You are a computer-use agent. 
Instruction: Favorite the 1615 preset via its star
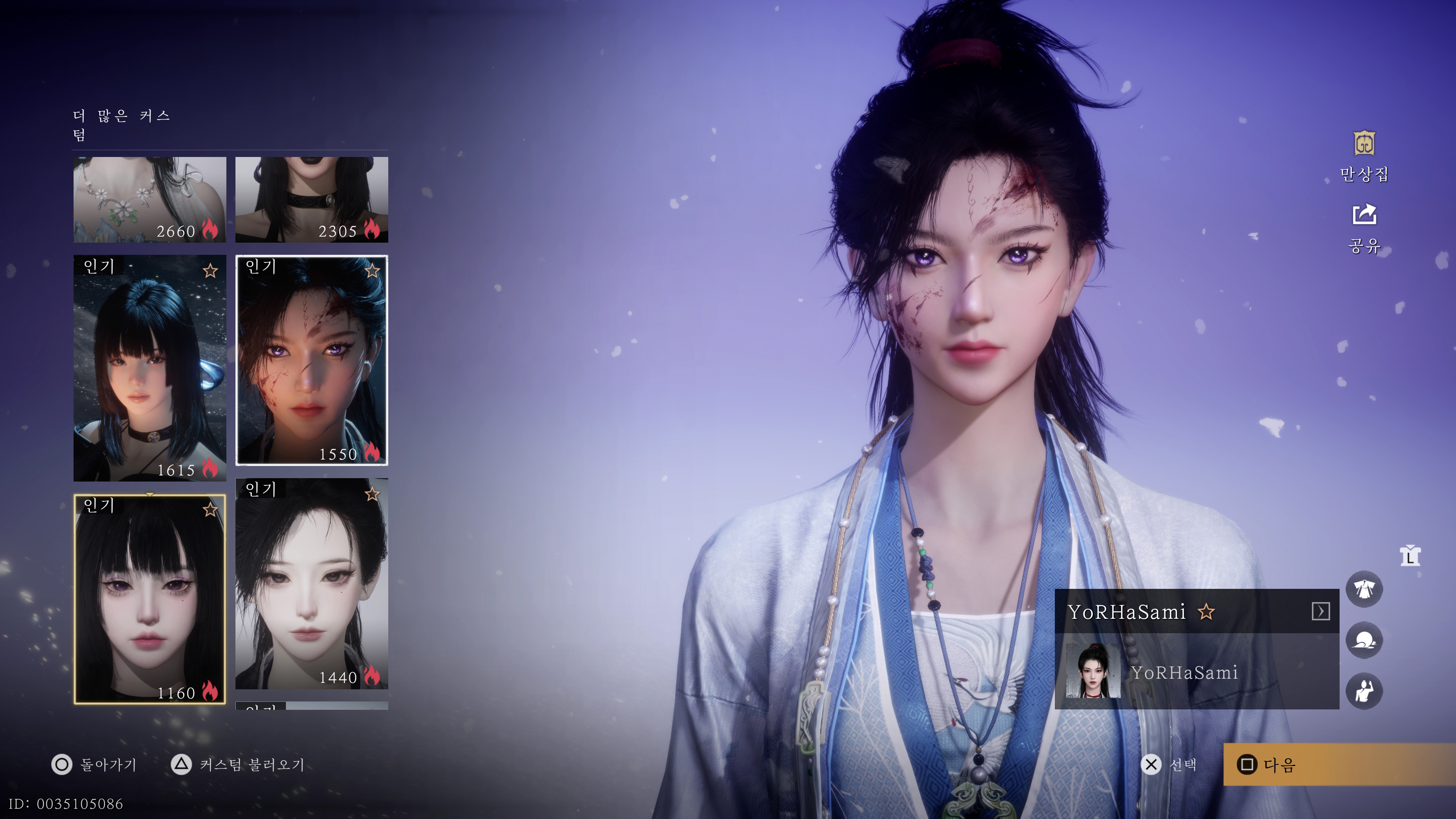tap(210, 271)
